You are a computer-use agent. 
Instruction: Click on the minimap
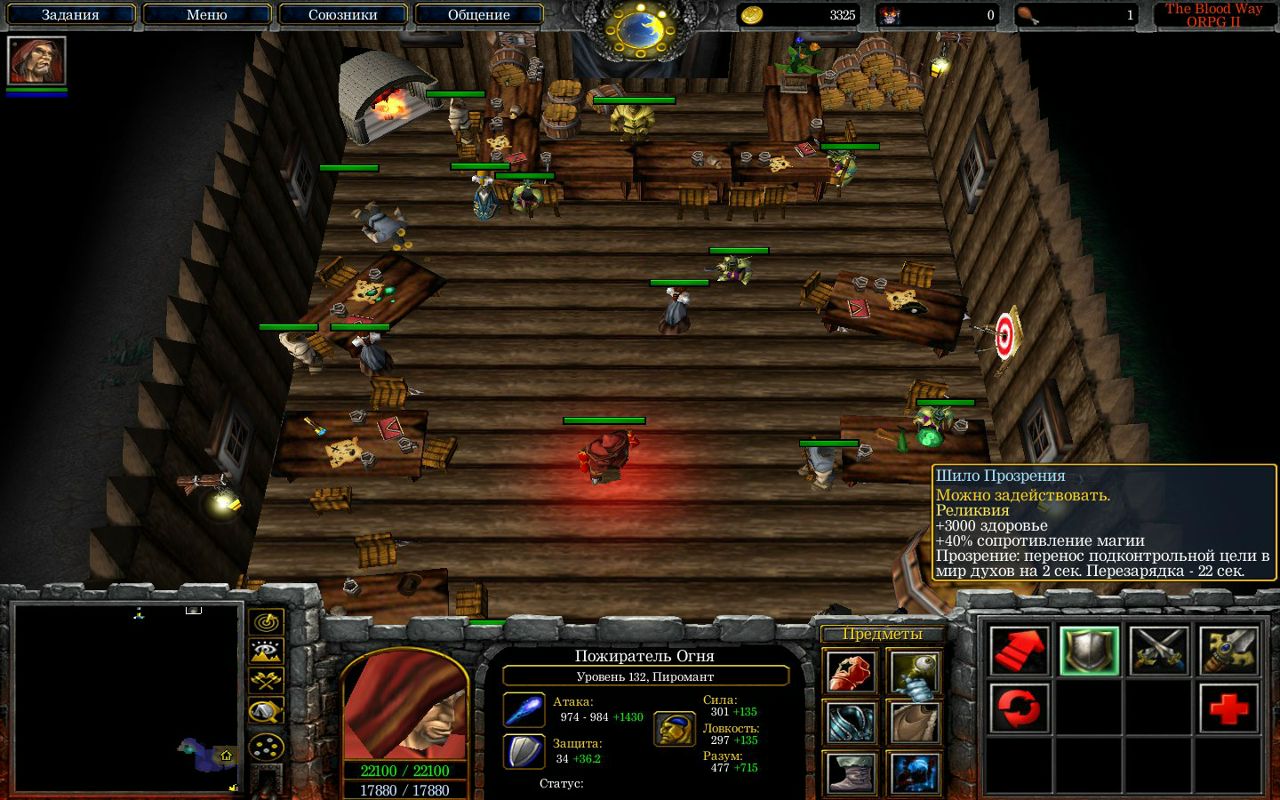[127, 697]
